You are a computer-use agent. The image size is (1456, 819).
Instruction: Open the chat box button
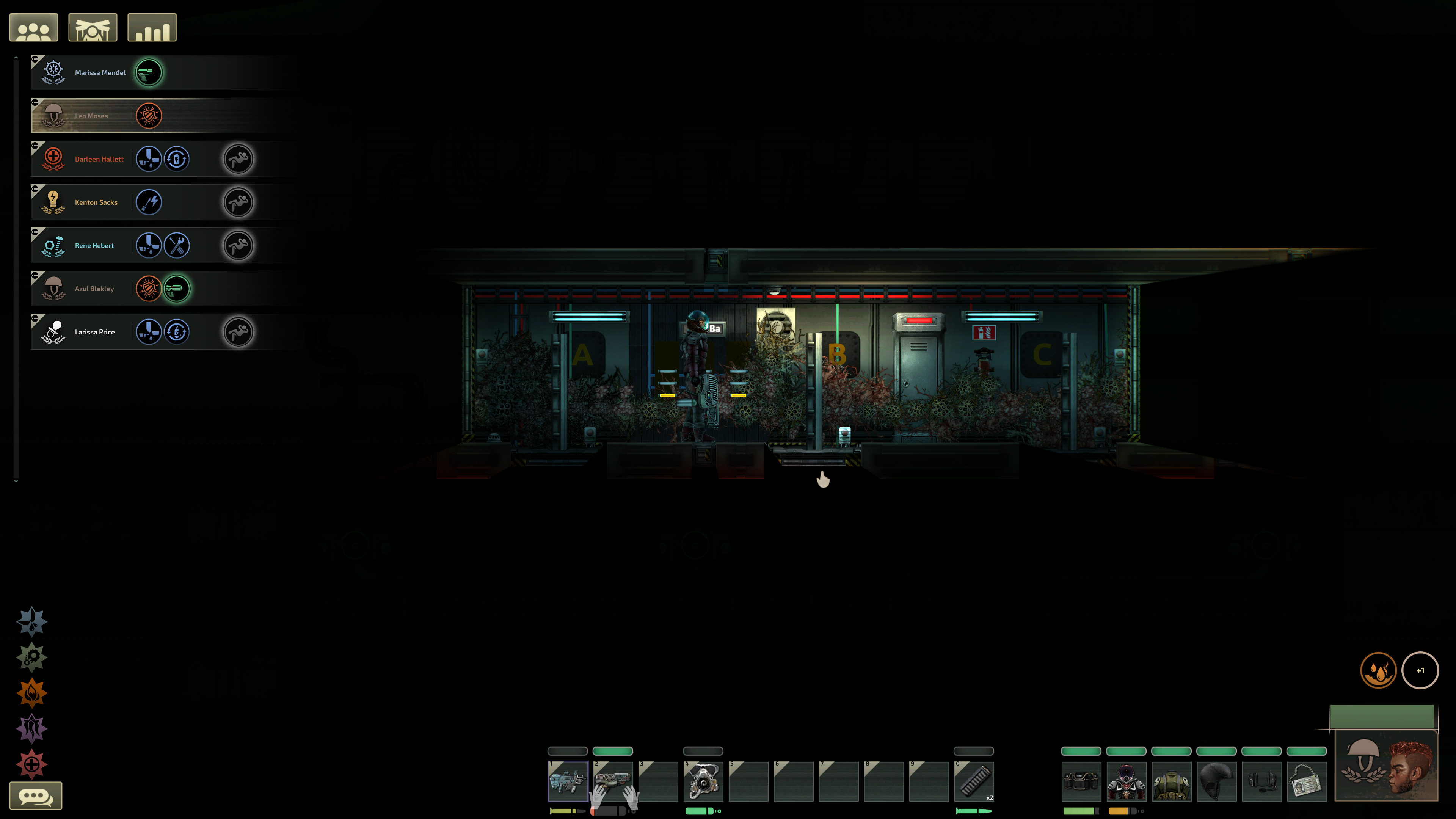point(36,796)
